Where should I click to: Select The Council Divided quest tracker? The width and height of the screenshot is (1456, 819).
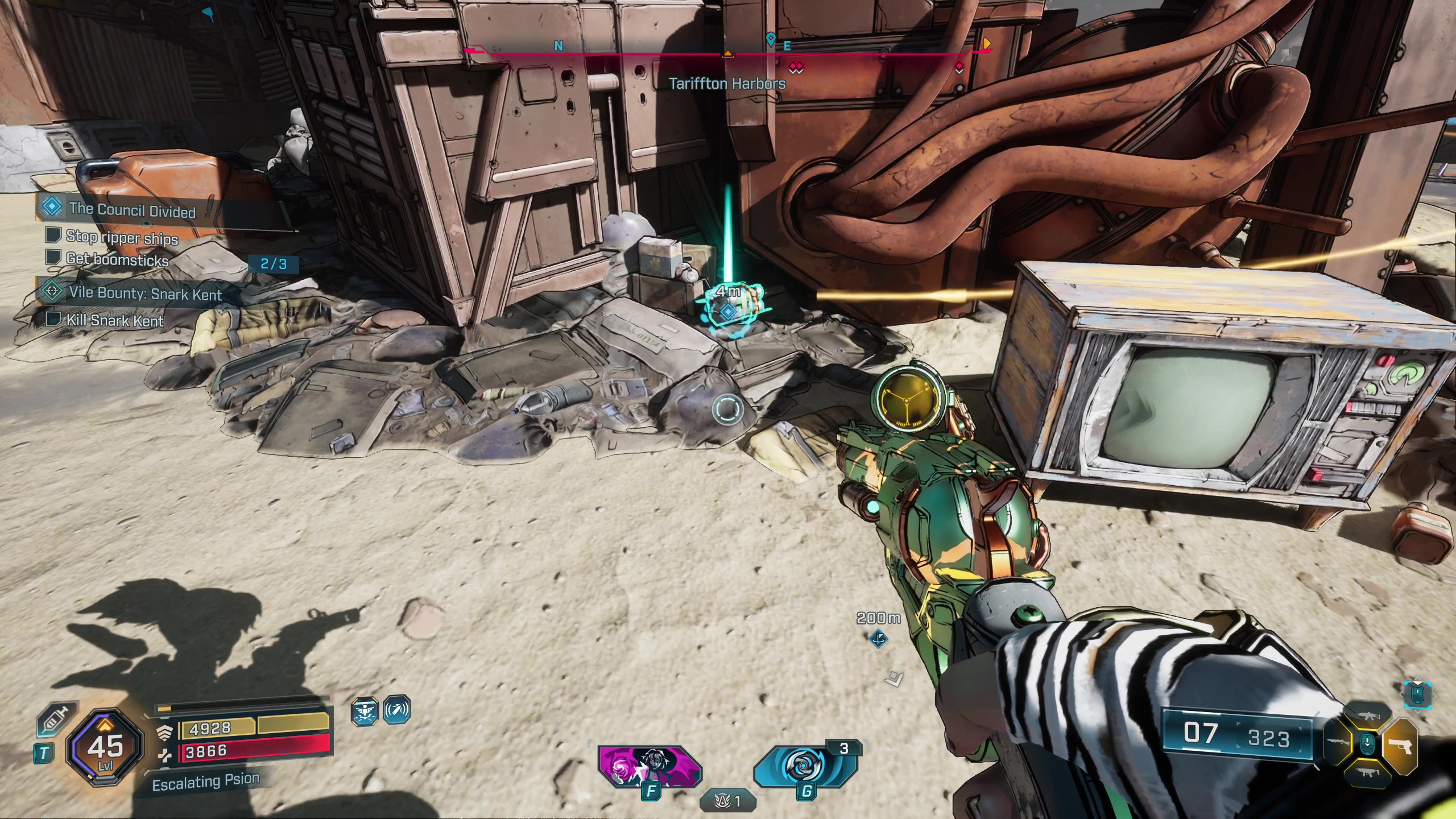pyautogui.click(x=132, y=210)
